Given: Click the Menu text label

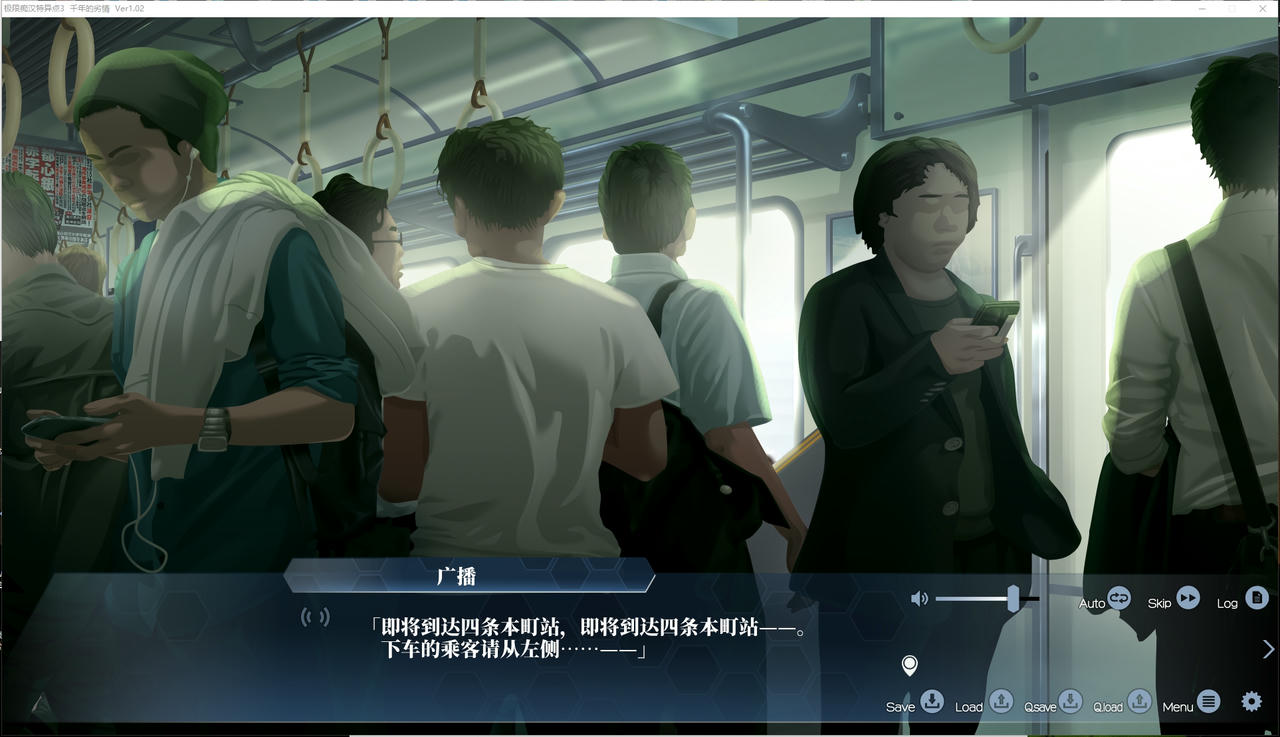Looking at the screenshot, I should 1177,705.
